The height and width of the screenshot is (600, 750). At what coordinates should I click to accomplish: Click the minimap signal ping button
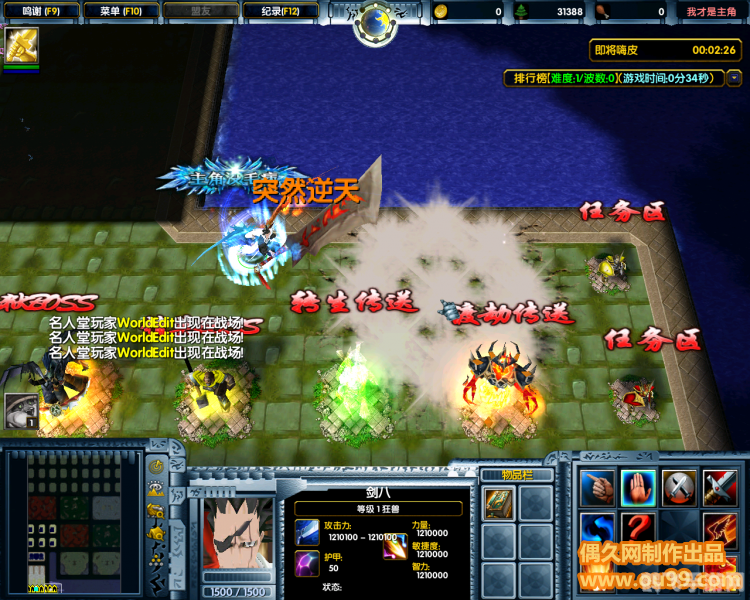pos(157,467)
